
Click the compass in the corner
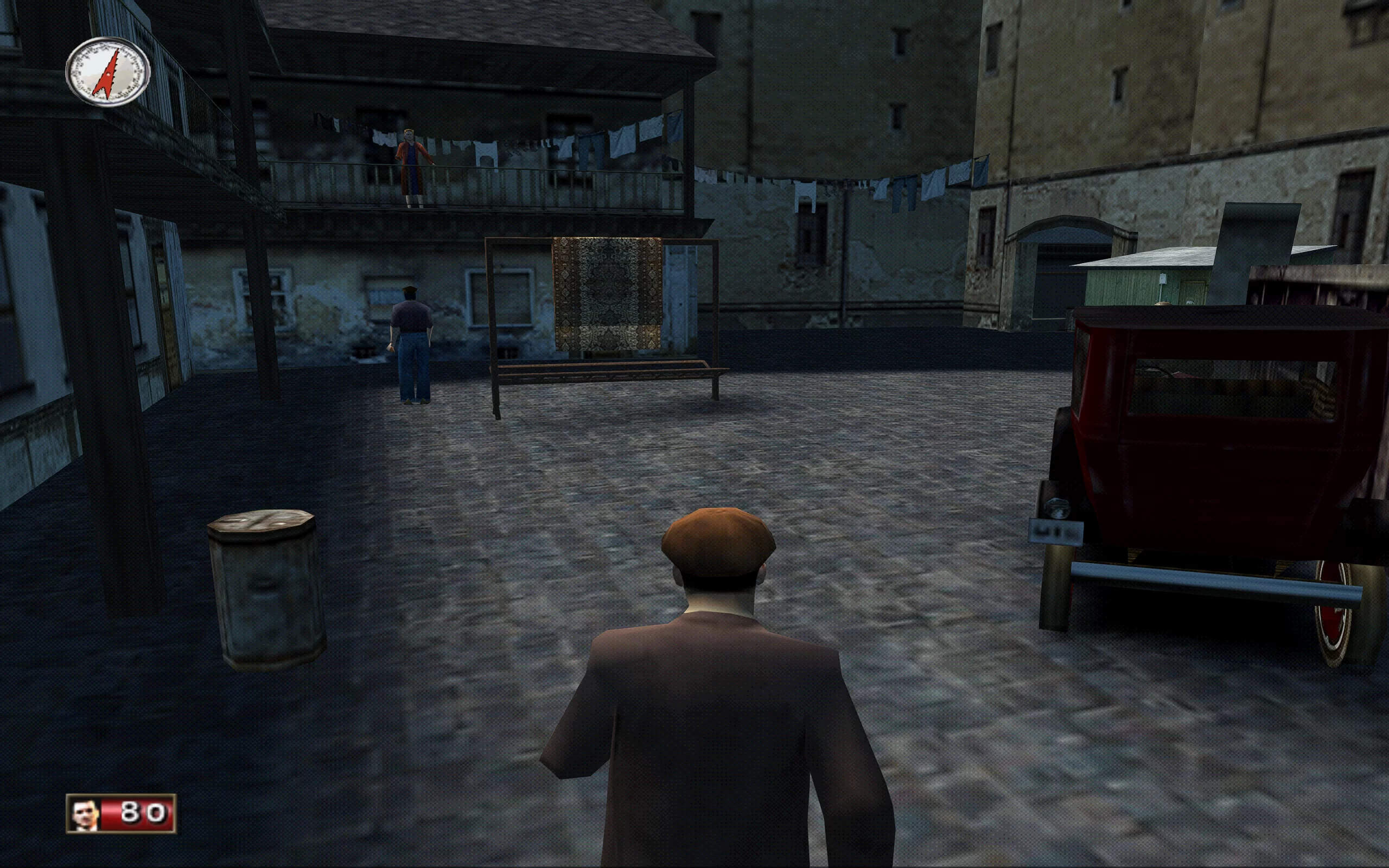coord(108,72)
